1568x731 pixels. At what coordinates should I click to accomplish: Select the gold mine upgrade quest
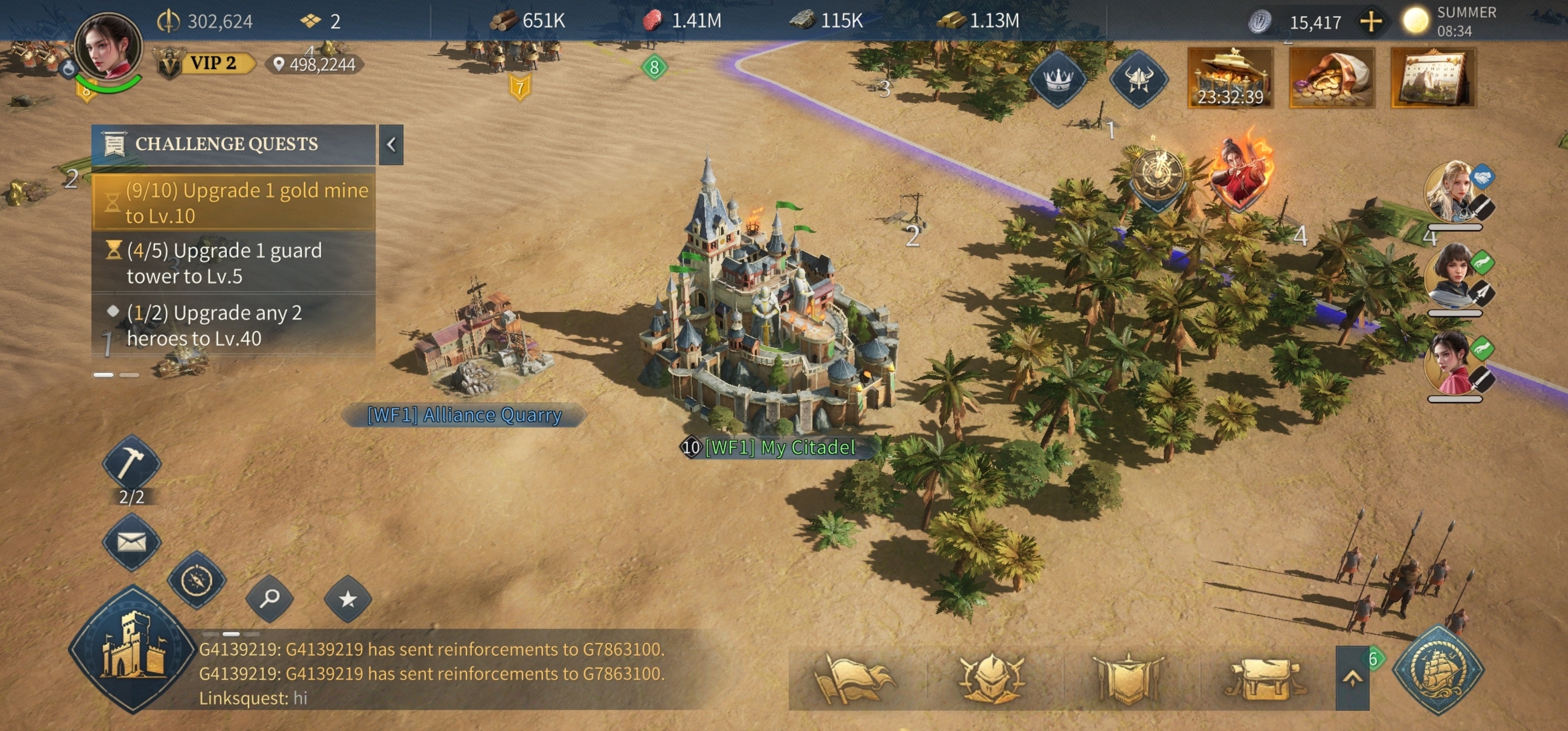(234, 203)
